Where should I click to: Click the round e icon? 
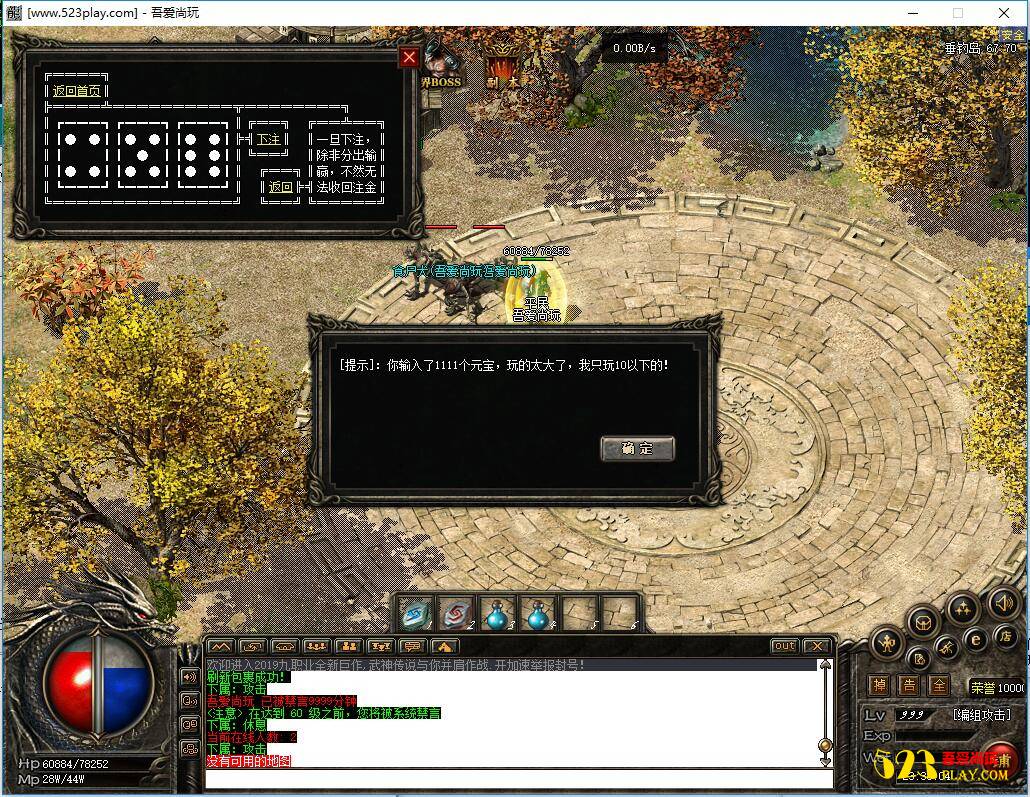(x=974, y=640)
